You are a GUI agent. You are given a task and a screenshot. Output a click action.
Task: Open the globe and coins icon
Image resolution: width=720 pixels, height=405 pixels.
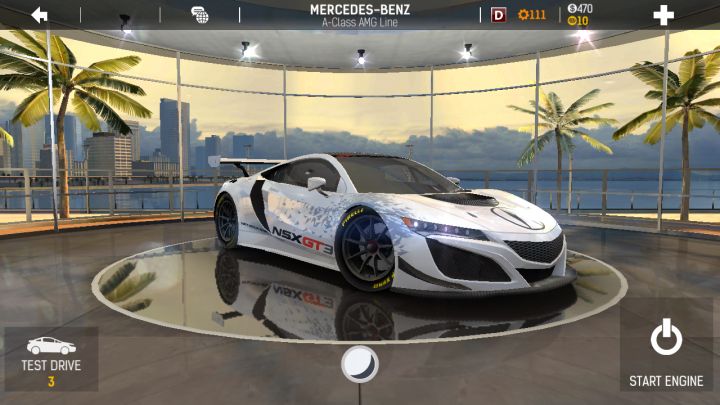(200, 15)
